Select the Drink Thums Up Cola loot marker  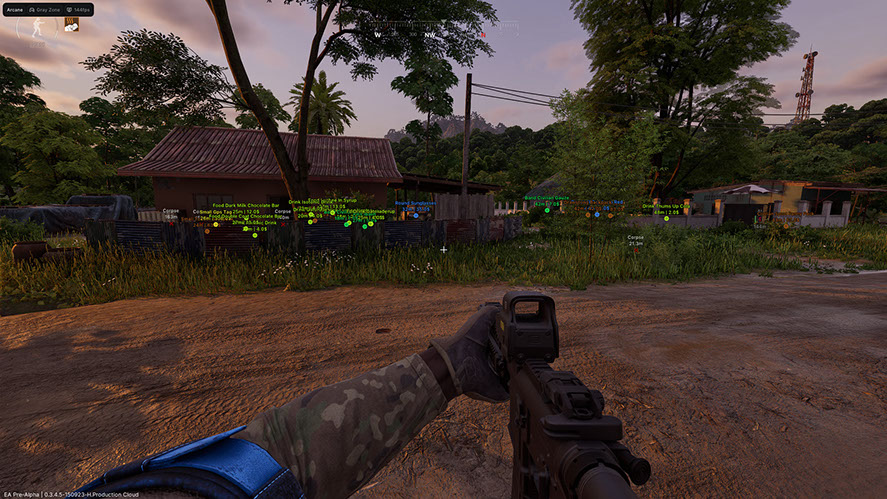[666, 217]
